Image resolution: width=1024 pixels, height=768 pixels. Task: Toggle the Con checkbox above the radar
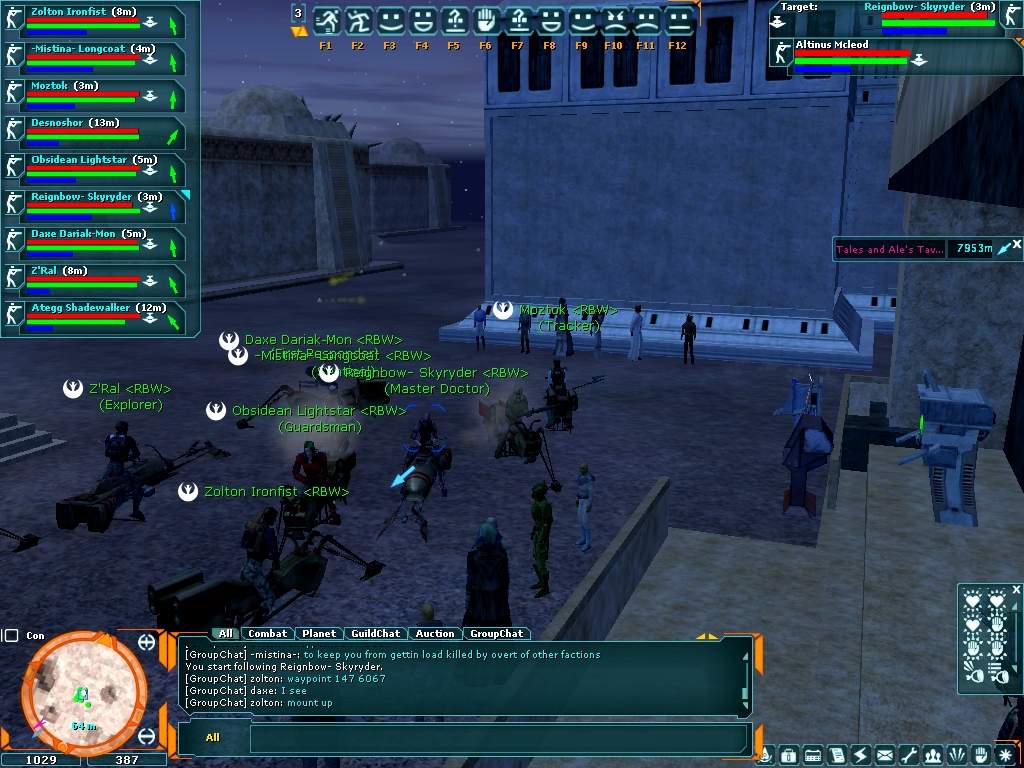pyautogui.click(x=11, y=635)
